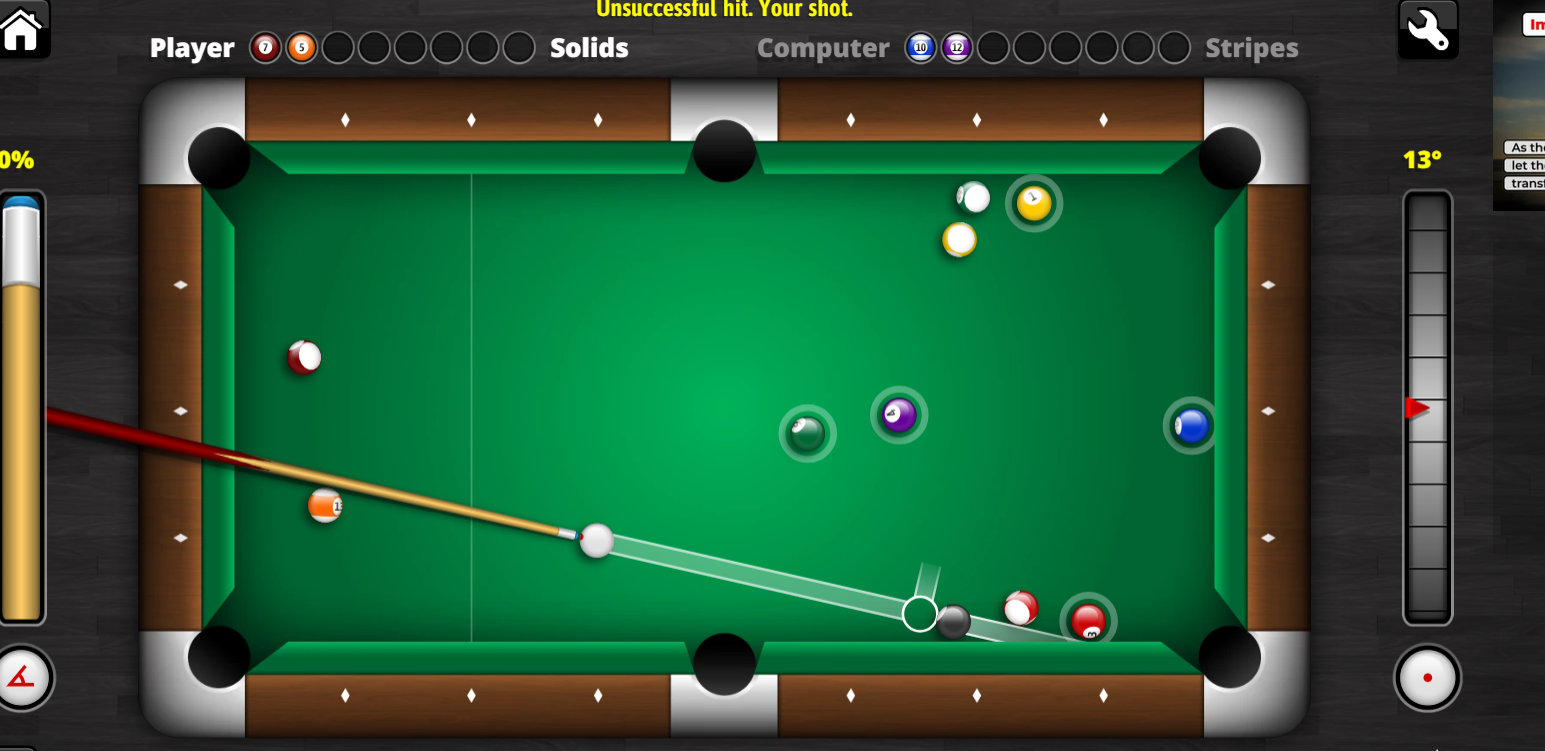Click the Home icon in top-left corner
Viewport: 1545px width, 751px height.
pos(22,30)
